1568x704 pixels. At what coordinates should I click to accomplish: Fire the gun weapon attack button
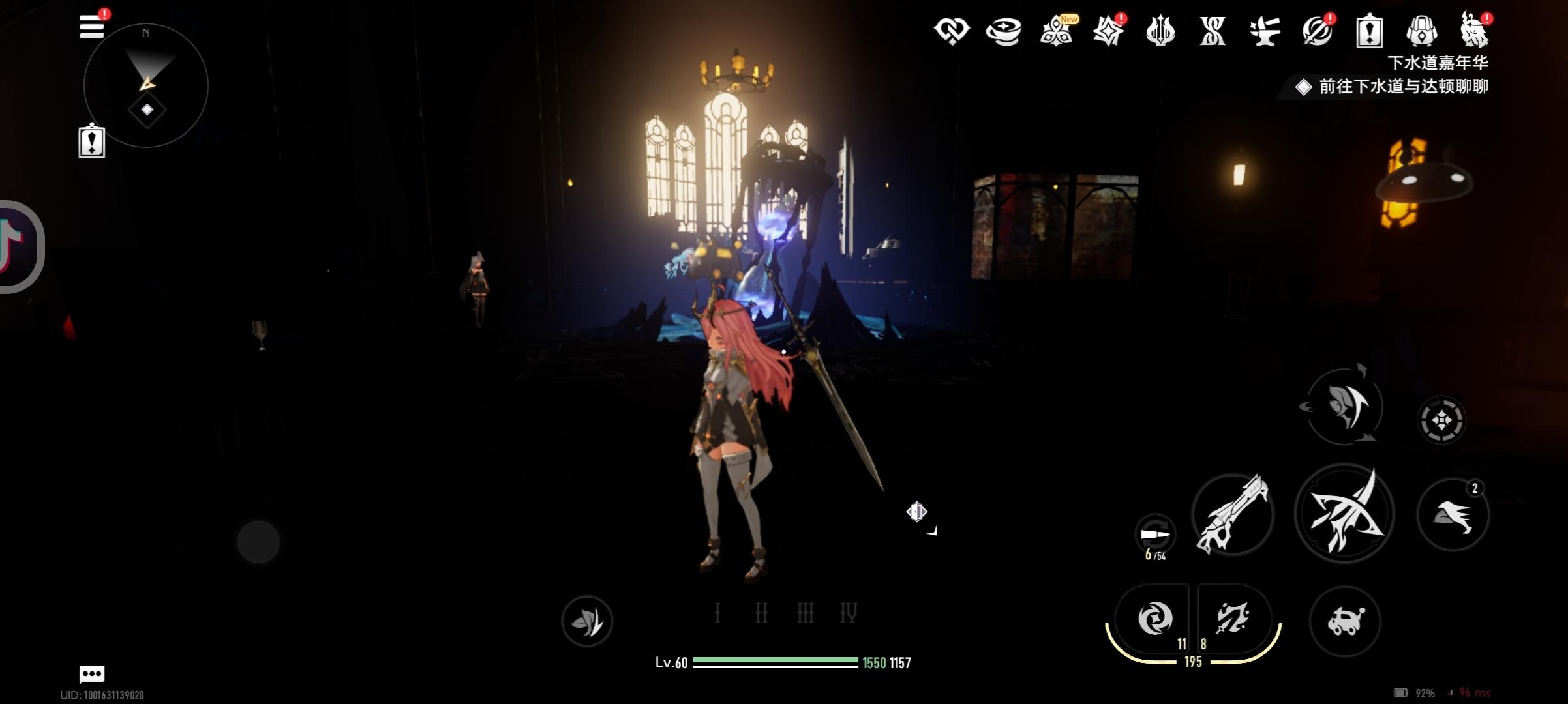point(1232,514)
